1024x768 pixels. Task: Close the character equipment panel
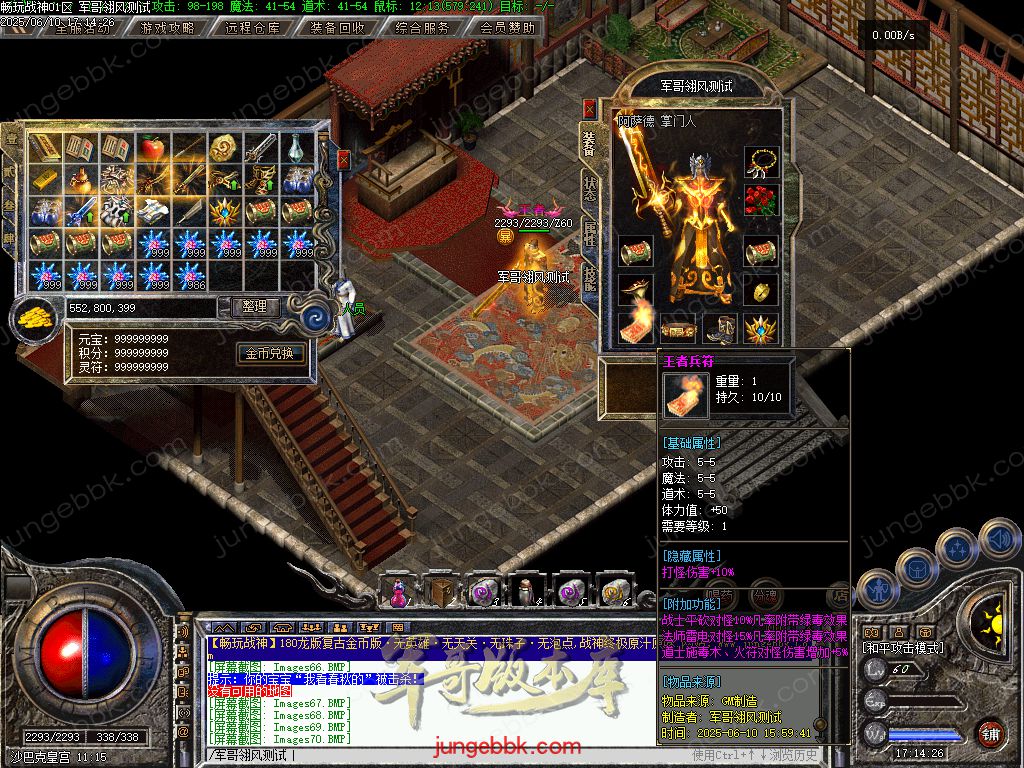(x=589, y=108)
